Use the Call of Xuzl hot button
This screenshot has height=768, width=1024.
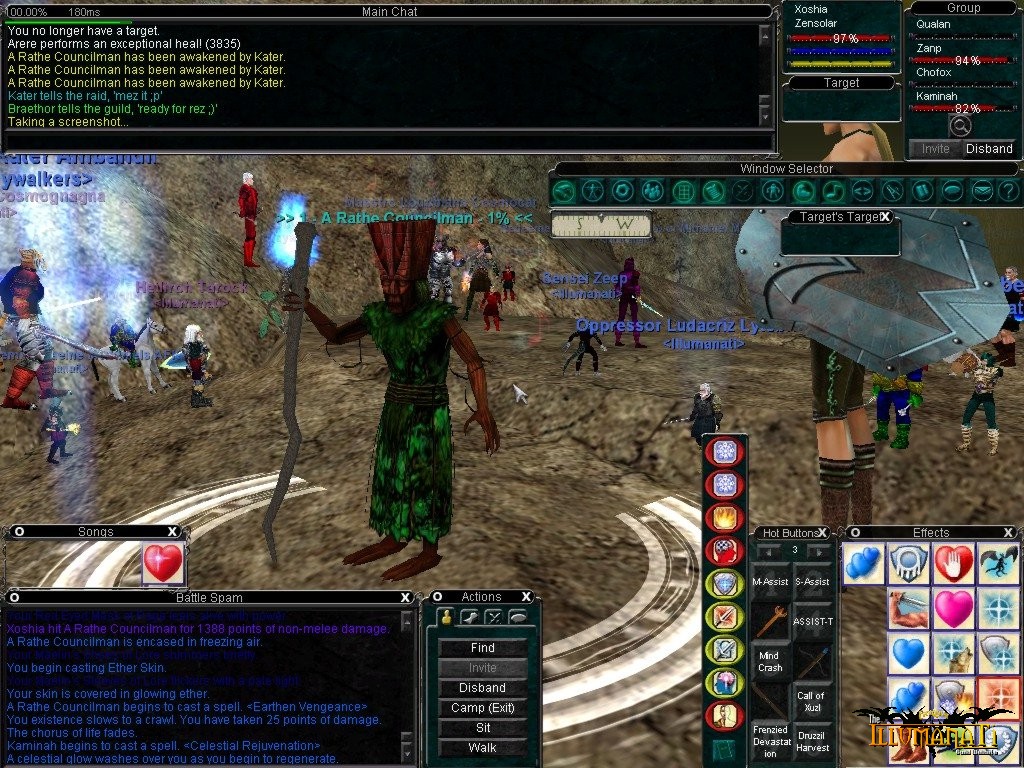point(811,700)
